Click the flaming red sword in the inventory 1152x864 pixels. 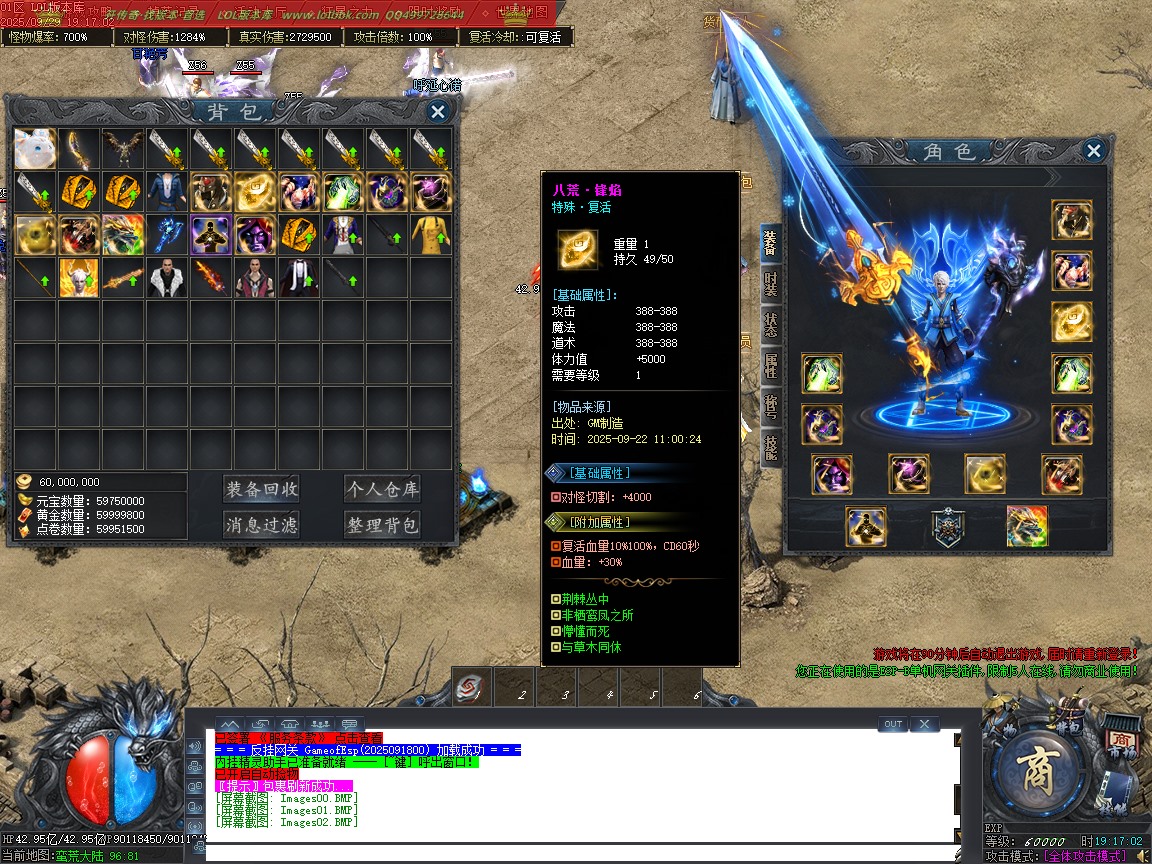tap(212, 278)
